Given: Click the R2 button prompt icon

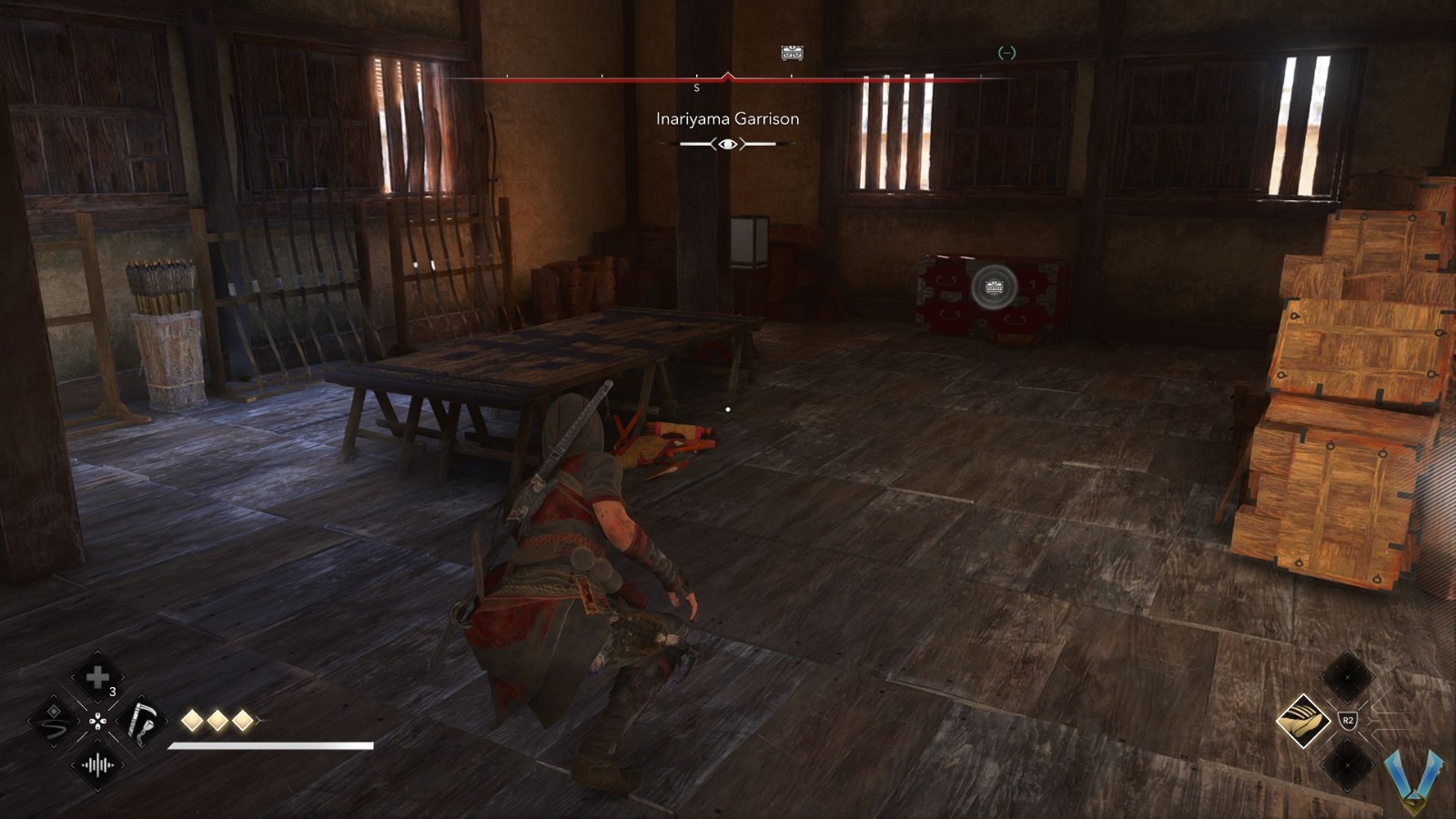Looking at the screenshot, I should pos(1349,719).
